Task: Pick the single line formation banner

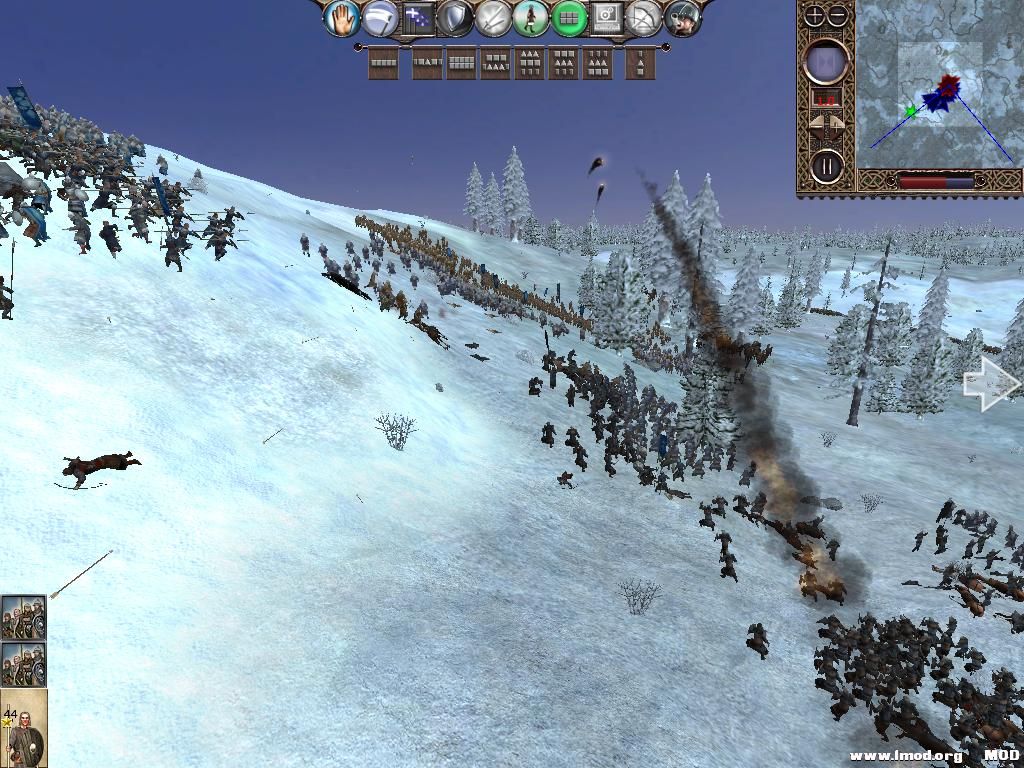Action: pyautogui.click(x=384, y=63)
